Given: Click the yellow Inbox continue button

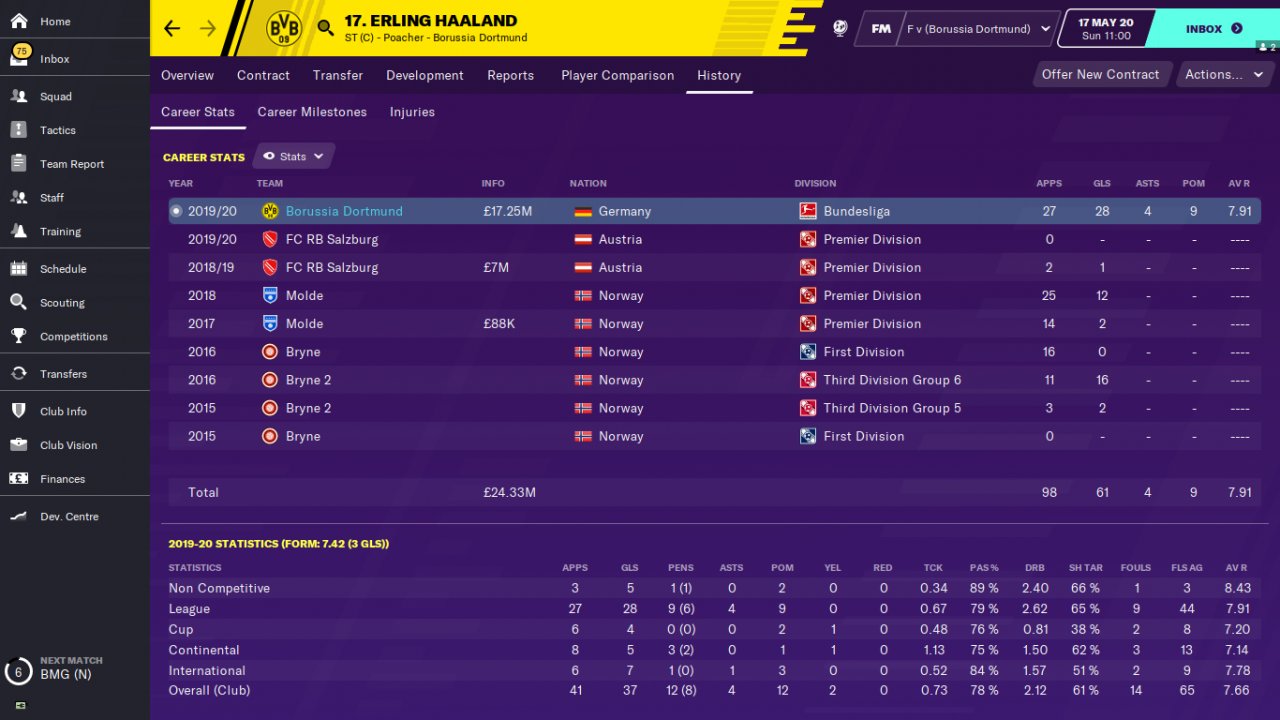Looking at the screenshot, I should tap(1213, 29).
